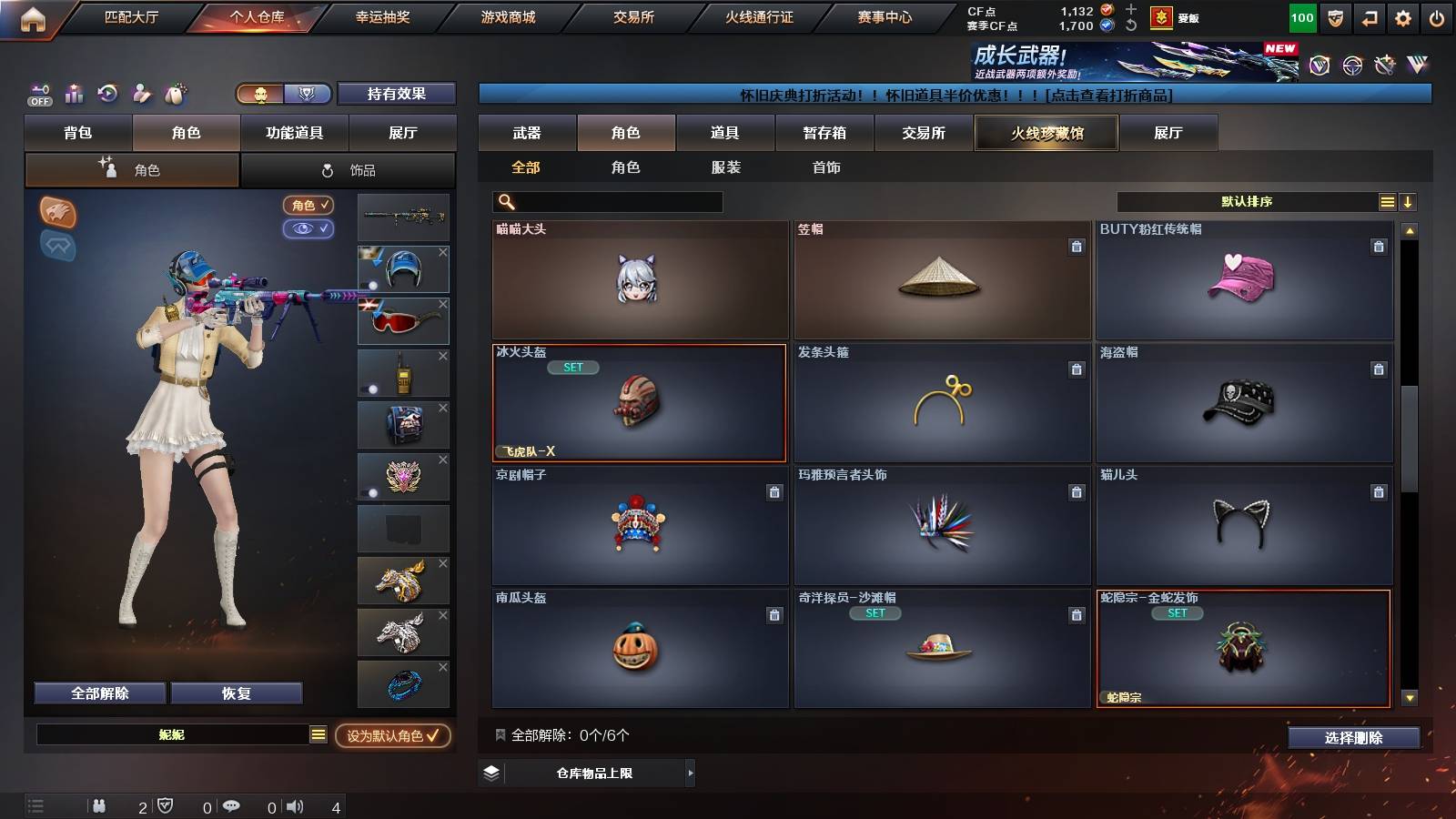
Task: Switch to the 武器 inventory tab
Action: click(527, 132)
